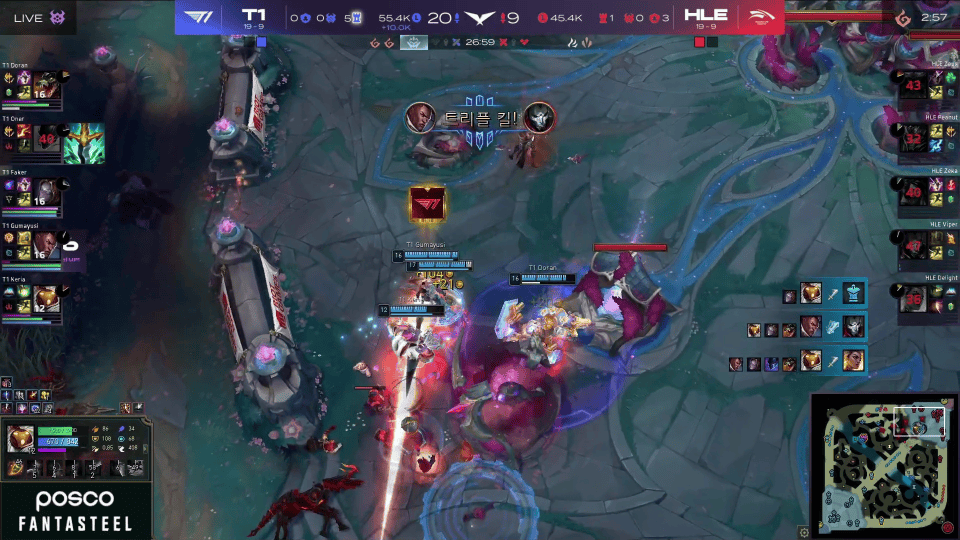Choose HLE Peanut's player panel
960x540 pixels.
click(925, 137)
